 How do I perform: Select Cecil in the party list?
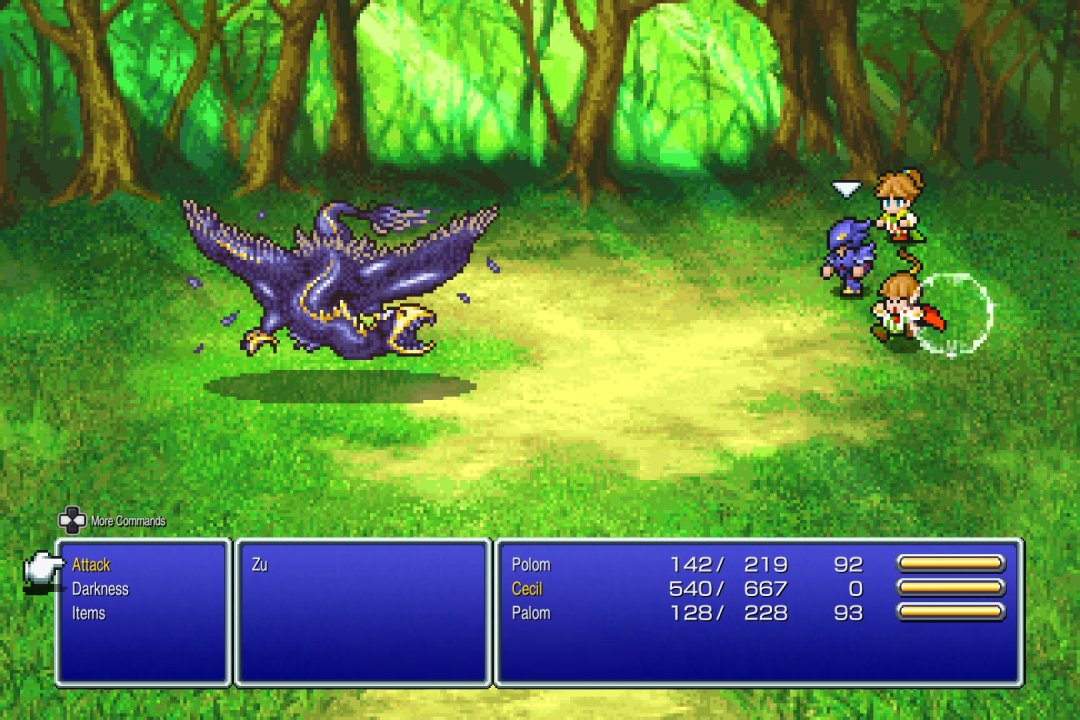(527, 589)
